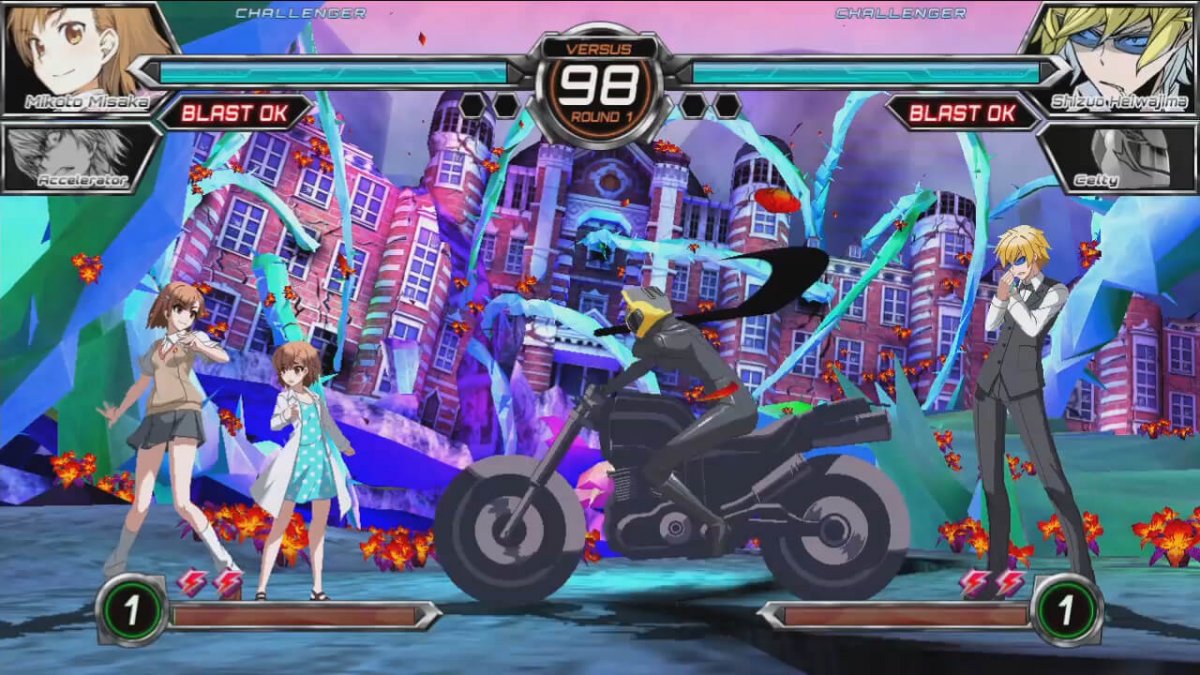The image size is (1200, 675).
Task: Activate Shizuo's BLAST OK indicator
Action: click(963, 112)
